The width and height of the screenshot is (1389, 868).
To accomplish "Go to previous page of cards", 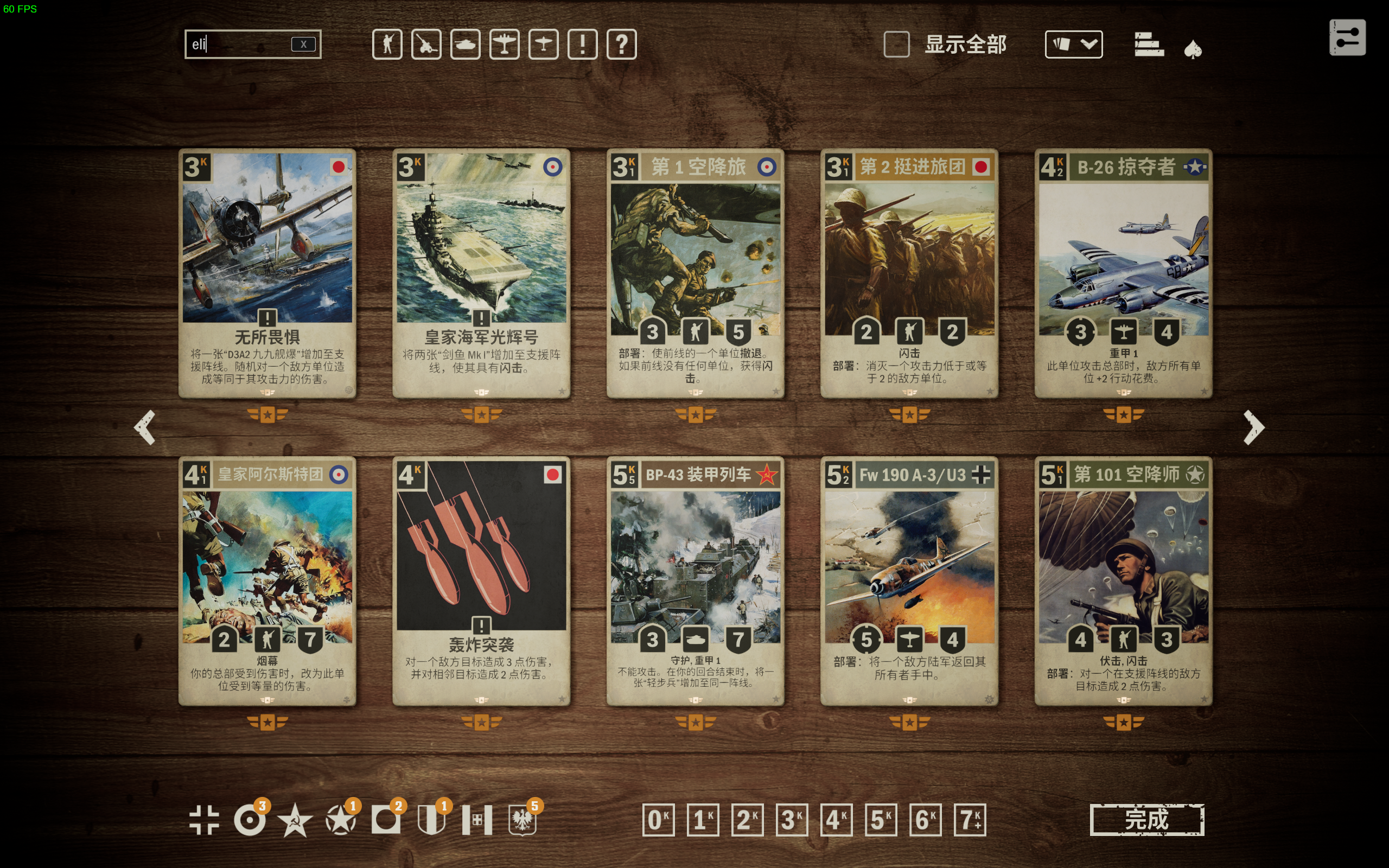I will coord(145,427).
